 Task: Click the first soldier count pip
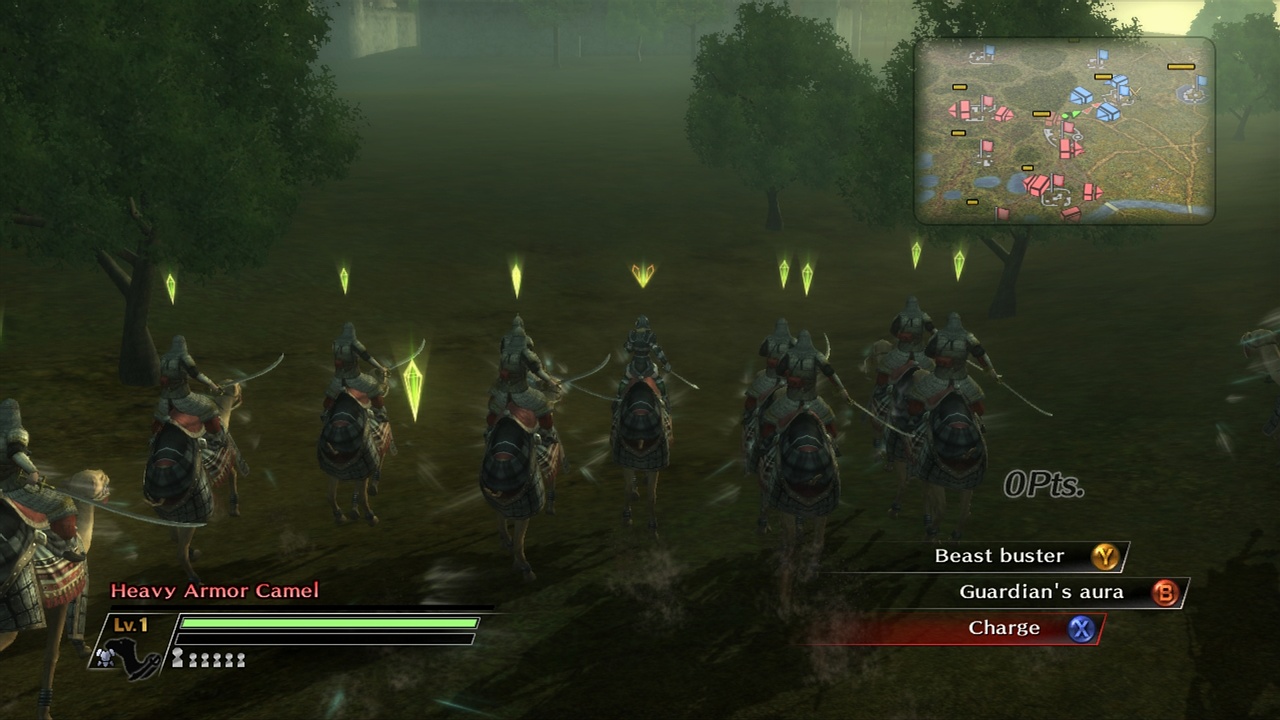(x=178, y=657)
